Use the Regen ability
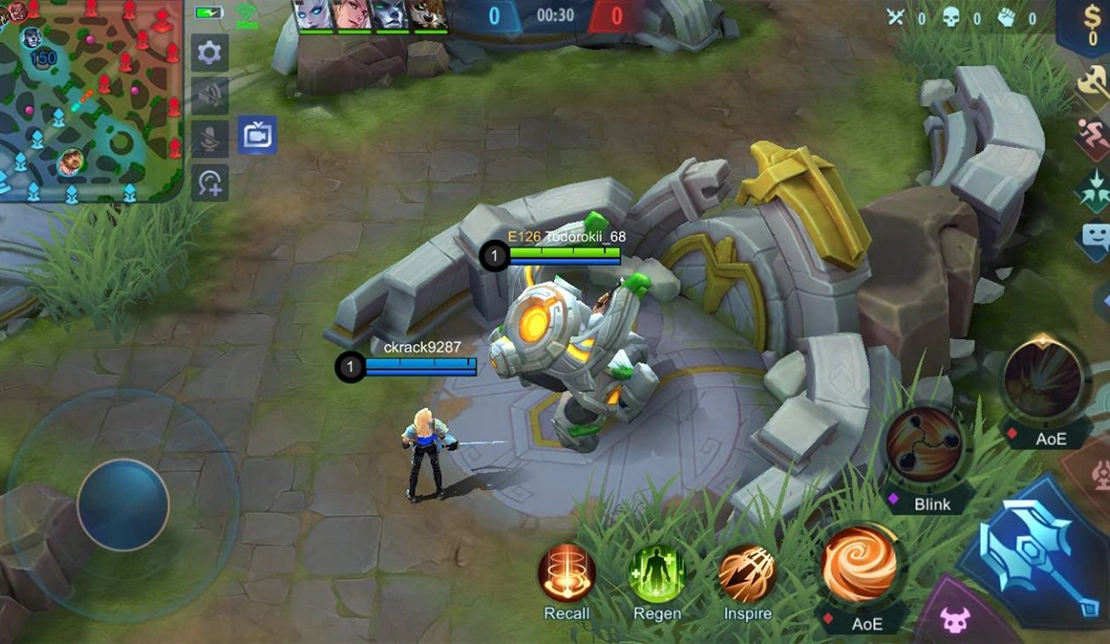1110x644 pixels. coord(657,575)
